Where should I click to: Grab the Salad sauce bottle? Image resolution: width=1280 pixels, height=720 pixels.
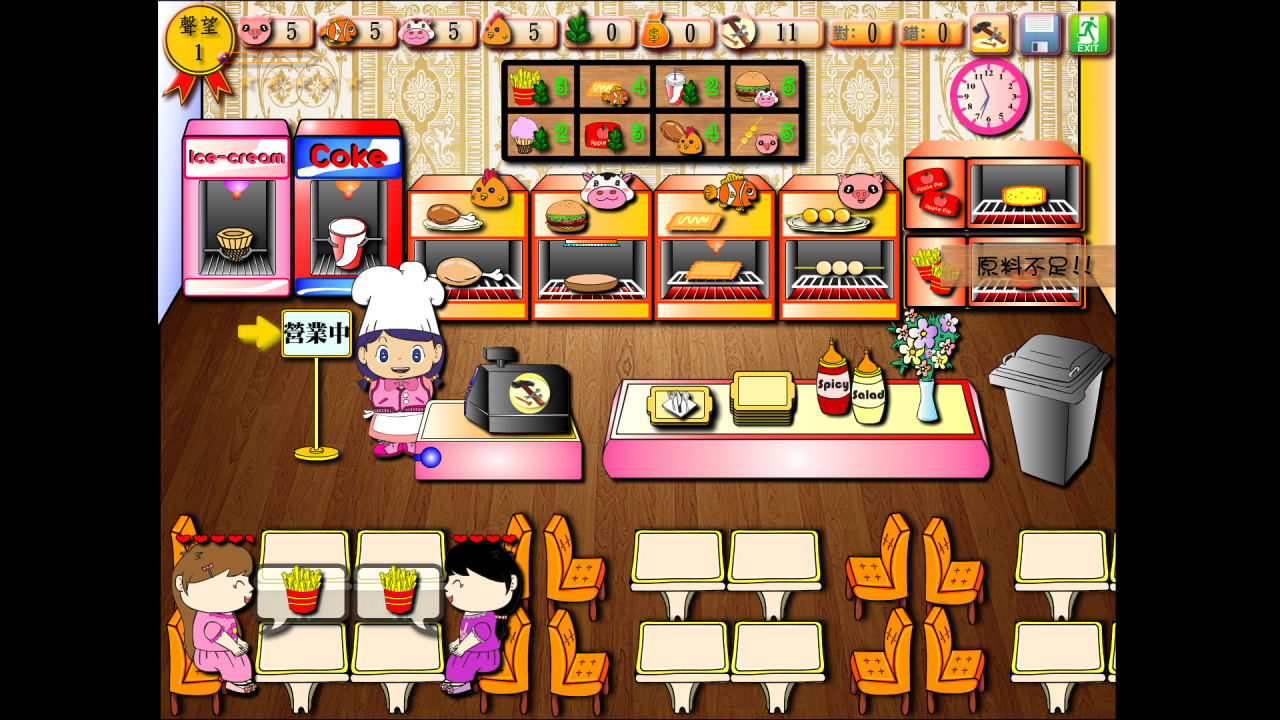pos(868,389)
